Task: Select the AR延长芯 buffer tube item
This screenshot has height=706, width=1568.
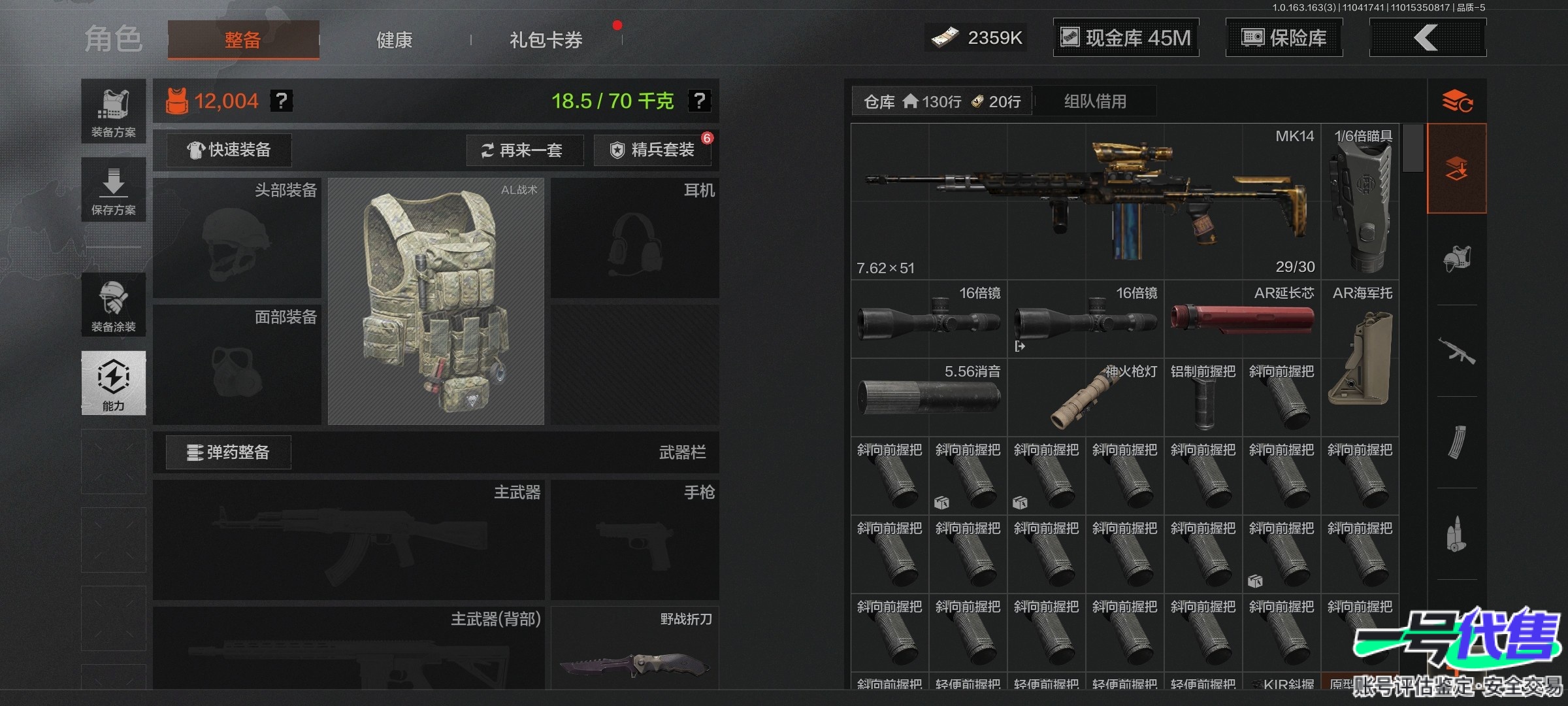Action: pyautogui.click(x=1242, y=319)
